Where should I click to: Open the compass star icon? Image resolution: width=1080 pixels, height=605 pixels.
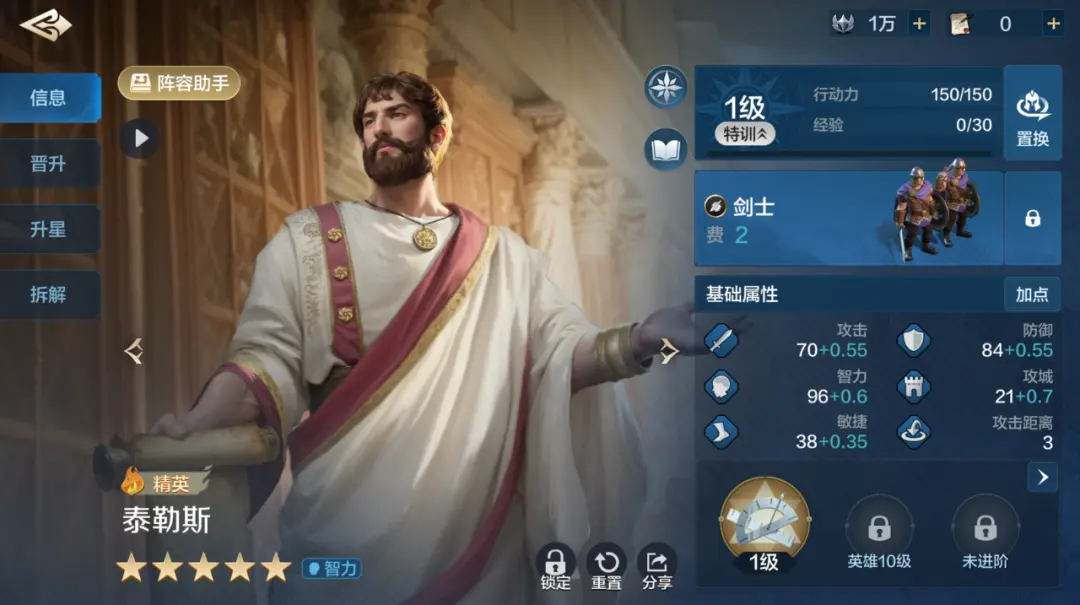(665, 87)
